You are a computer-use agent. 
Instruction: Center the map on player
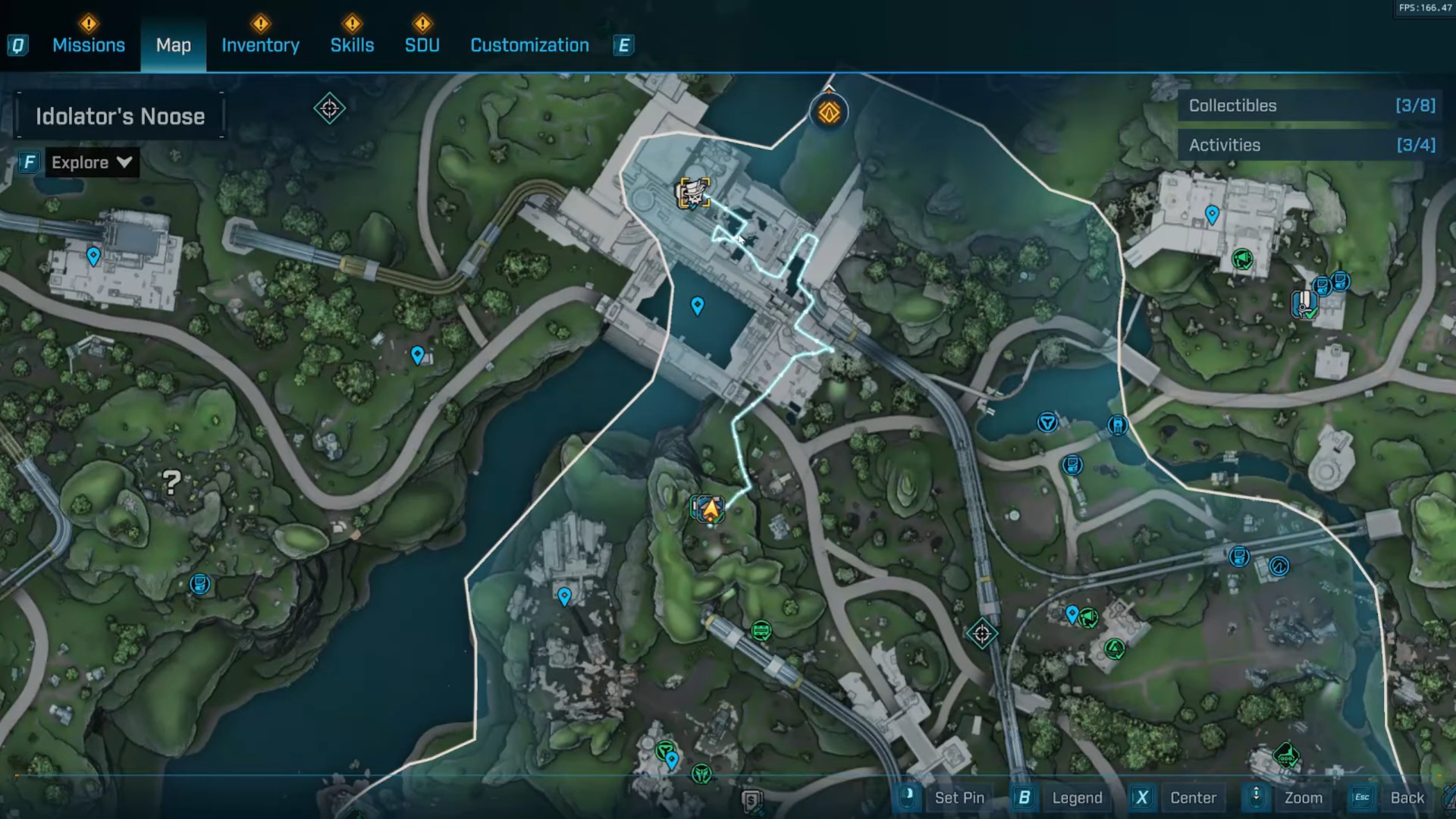click(1192, 798)
